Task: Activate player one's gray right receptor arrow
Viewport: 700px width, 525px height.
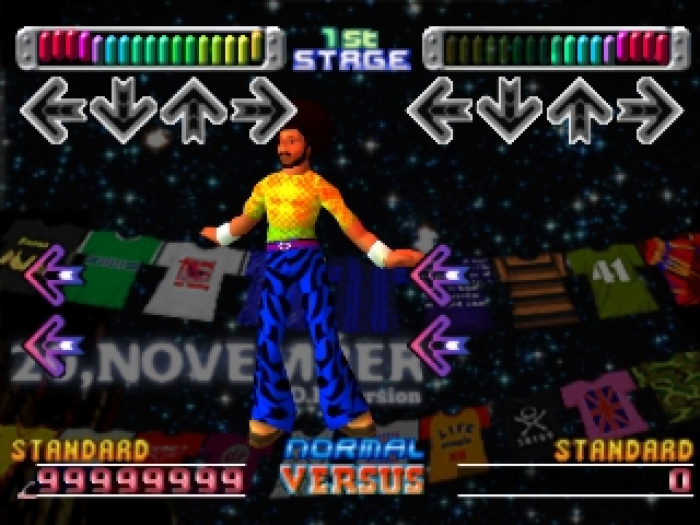Action: [x=263, y=110]
